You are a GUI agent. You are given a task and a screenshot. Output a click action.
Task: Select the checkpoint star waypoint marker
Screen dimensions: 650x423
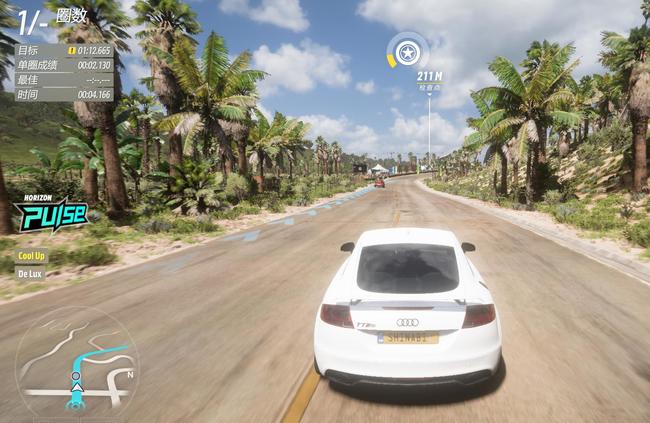click(407, 51)
